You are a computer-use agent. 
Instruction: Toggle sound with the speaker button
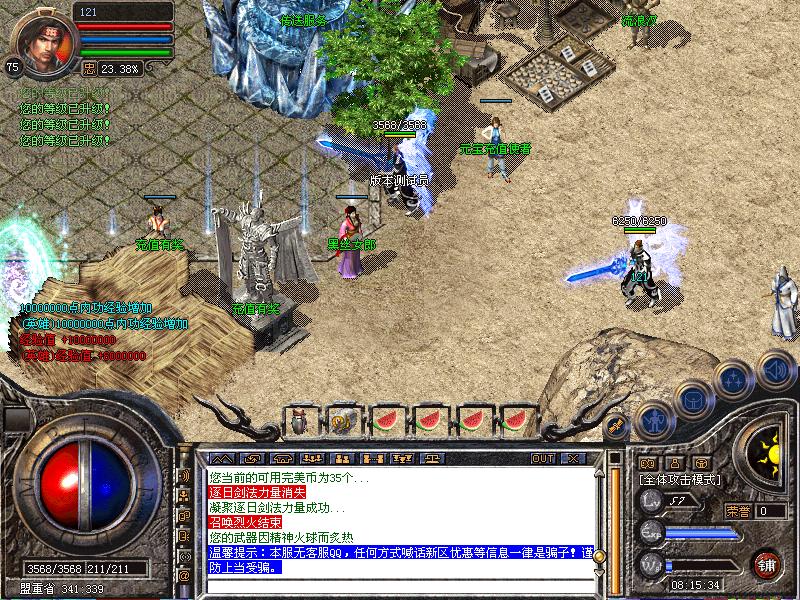click(x=775, y=368)
